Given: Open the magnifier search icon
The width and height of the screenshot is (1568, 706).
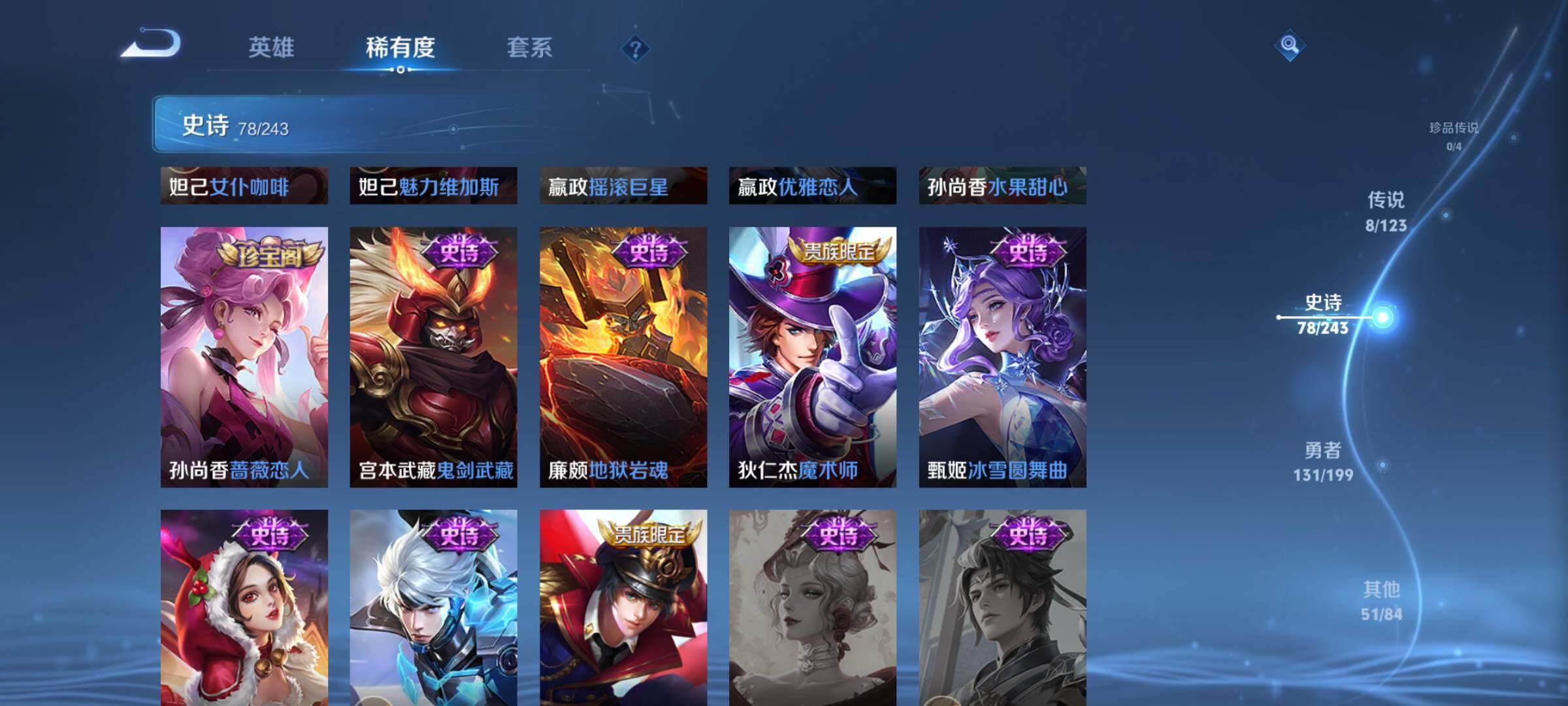Looking at the screenshot, I should click(x=1289, y=45).
